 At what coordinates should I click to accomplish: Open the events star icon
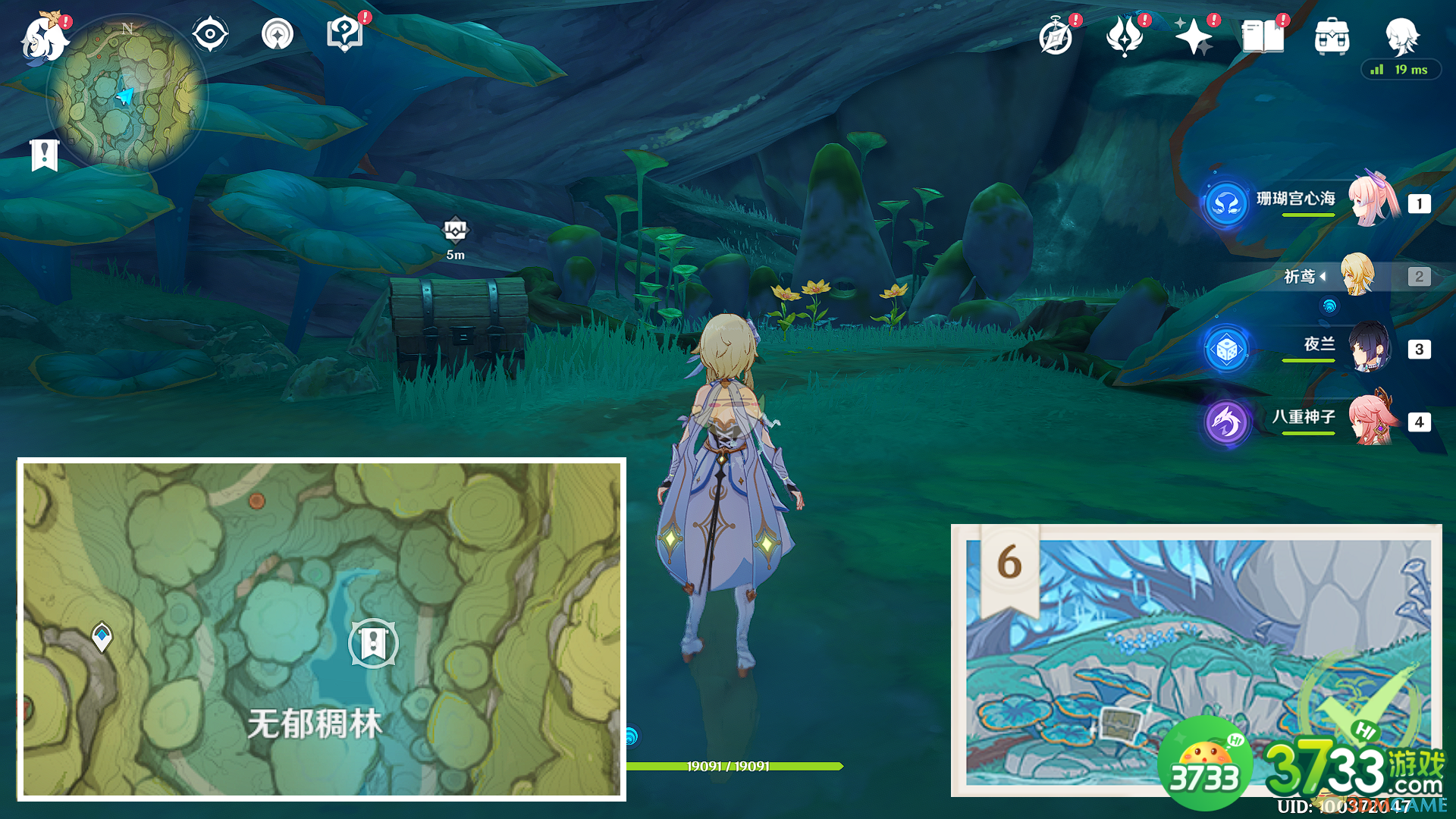pyautogui.click(x=1194, y=36)
